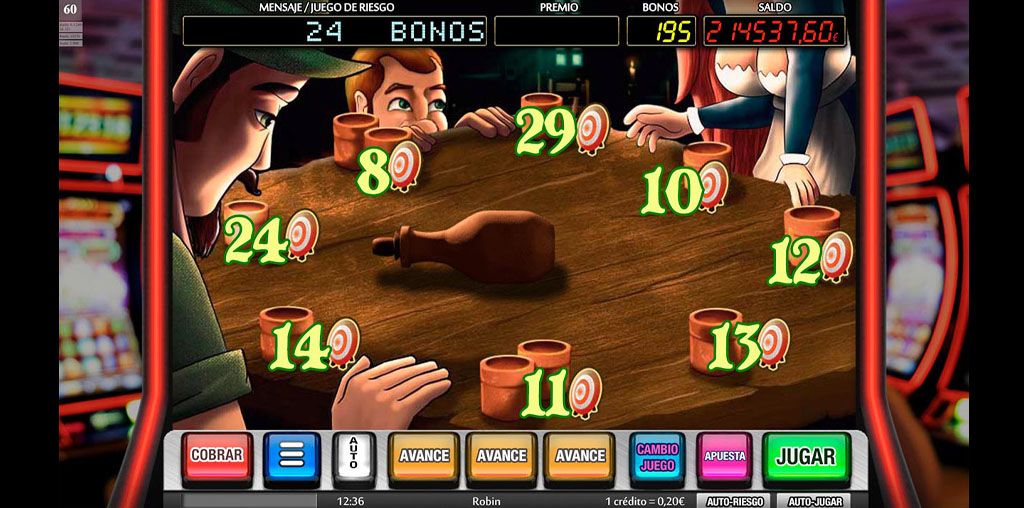Screen dimensions: 1024x508
Task: Open the blue hamburger menu
Action: [291, 456]
